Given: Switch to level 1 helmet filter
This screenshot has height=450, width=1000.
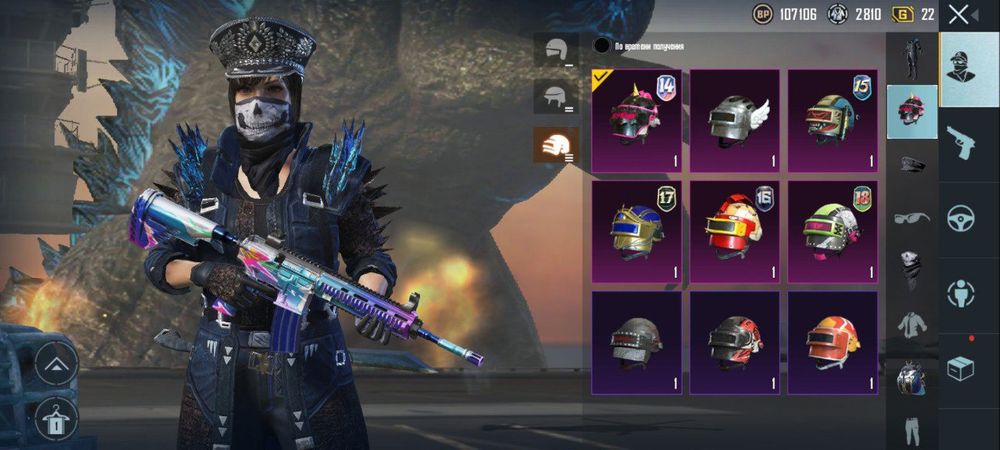Looking at the screenshot, I should pyautogui.click(x=555, y=50).
